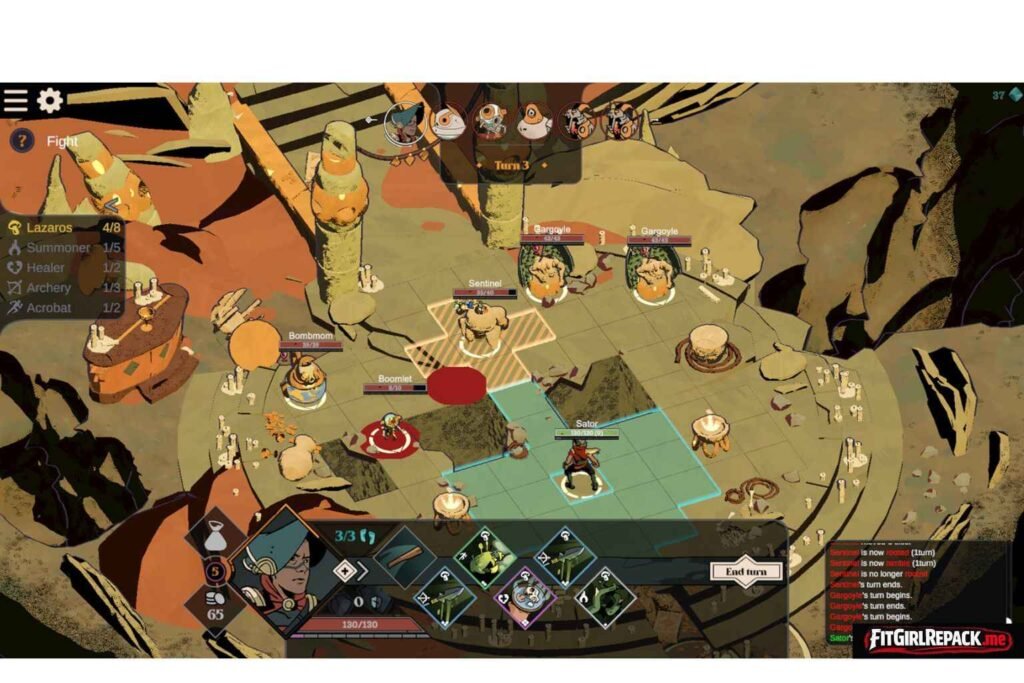Viewport: 1024px width, 683px height.
Task: Select the one-eyed white creature turn portrait
Action: coord(447,122)
